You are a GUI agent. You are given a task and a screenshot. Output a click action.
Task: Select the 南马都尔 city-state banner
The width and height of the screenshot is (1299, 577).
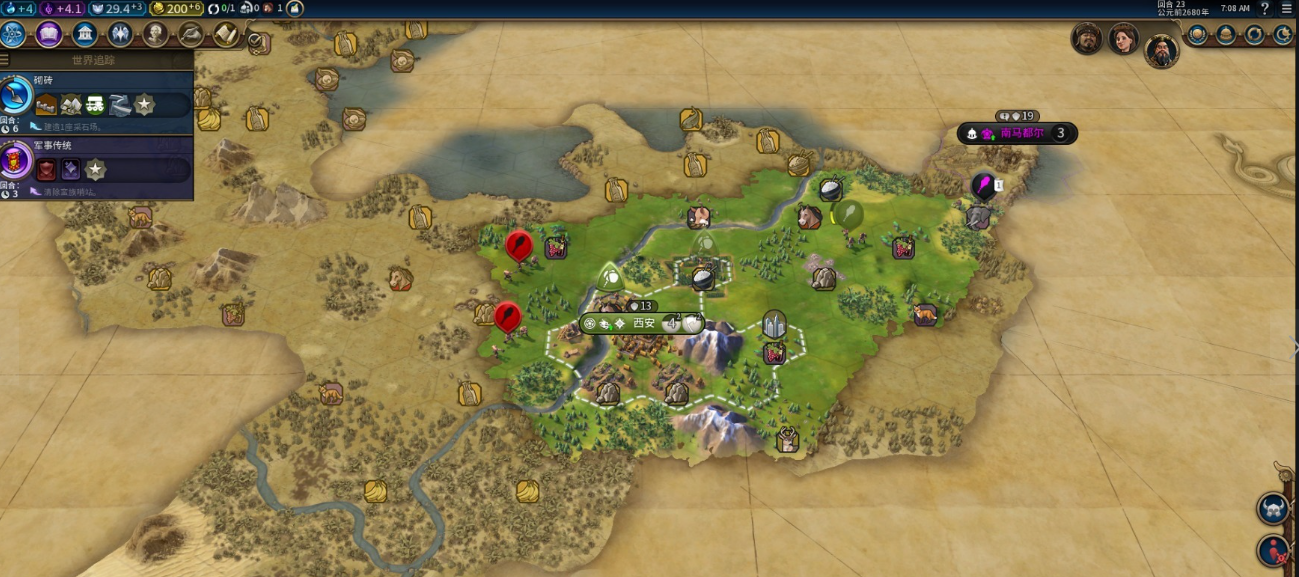click(1018, 133)
